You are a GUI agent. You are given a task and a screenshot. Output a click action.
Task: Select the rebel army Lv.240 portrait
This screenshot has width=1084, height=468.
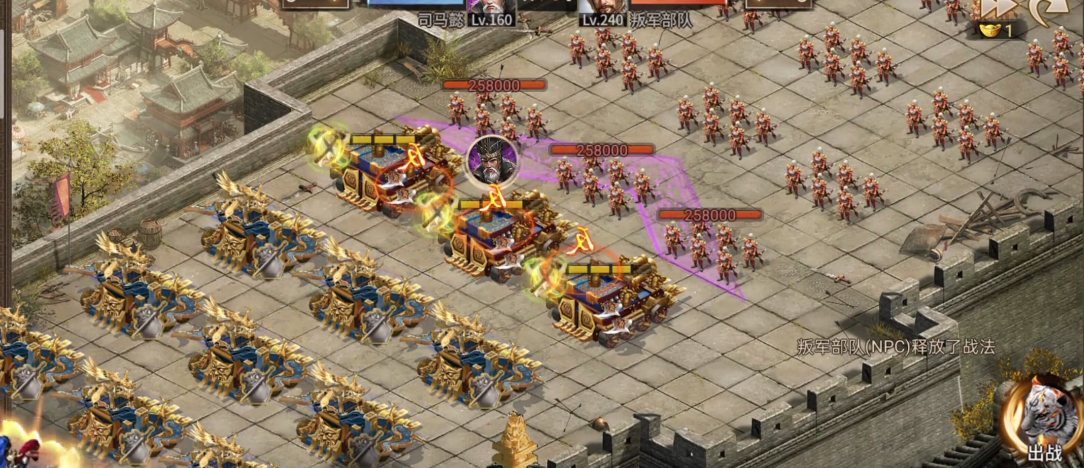[601, 8]
